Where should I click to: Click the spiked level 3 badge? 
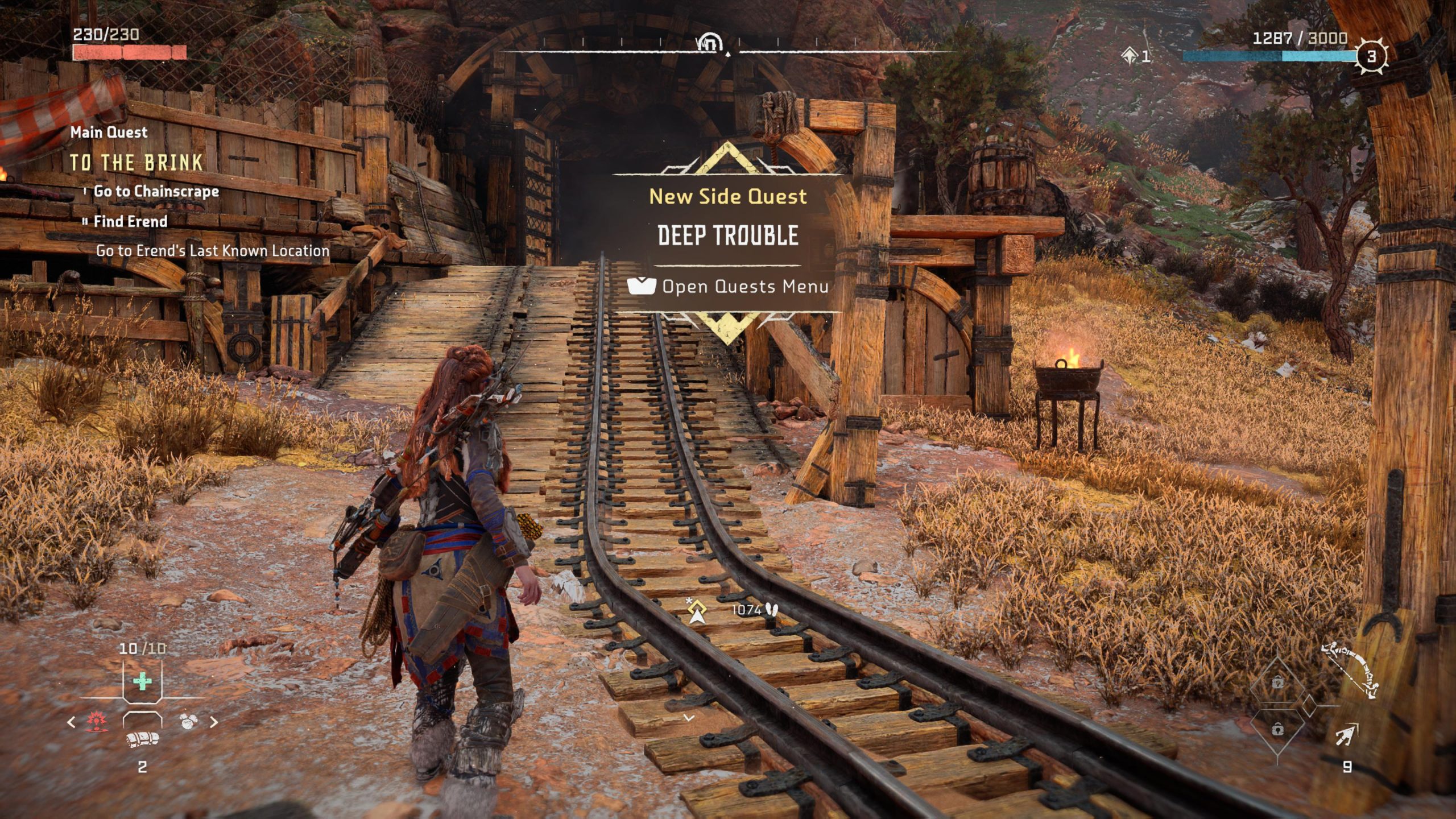point(1371,56)
